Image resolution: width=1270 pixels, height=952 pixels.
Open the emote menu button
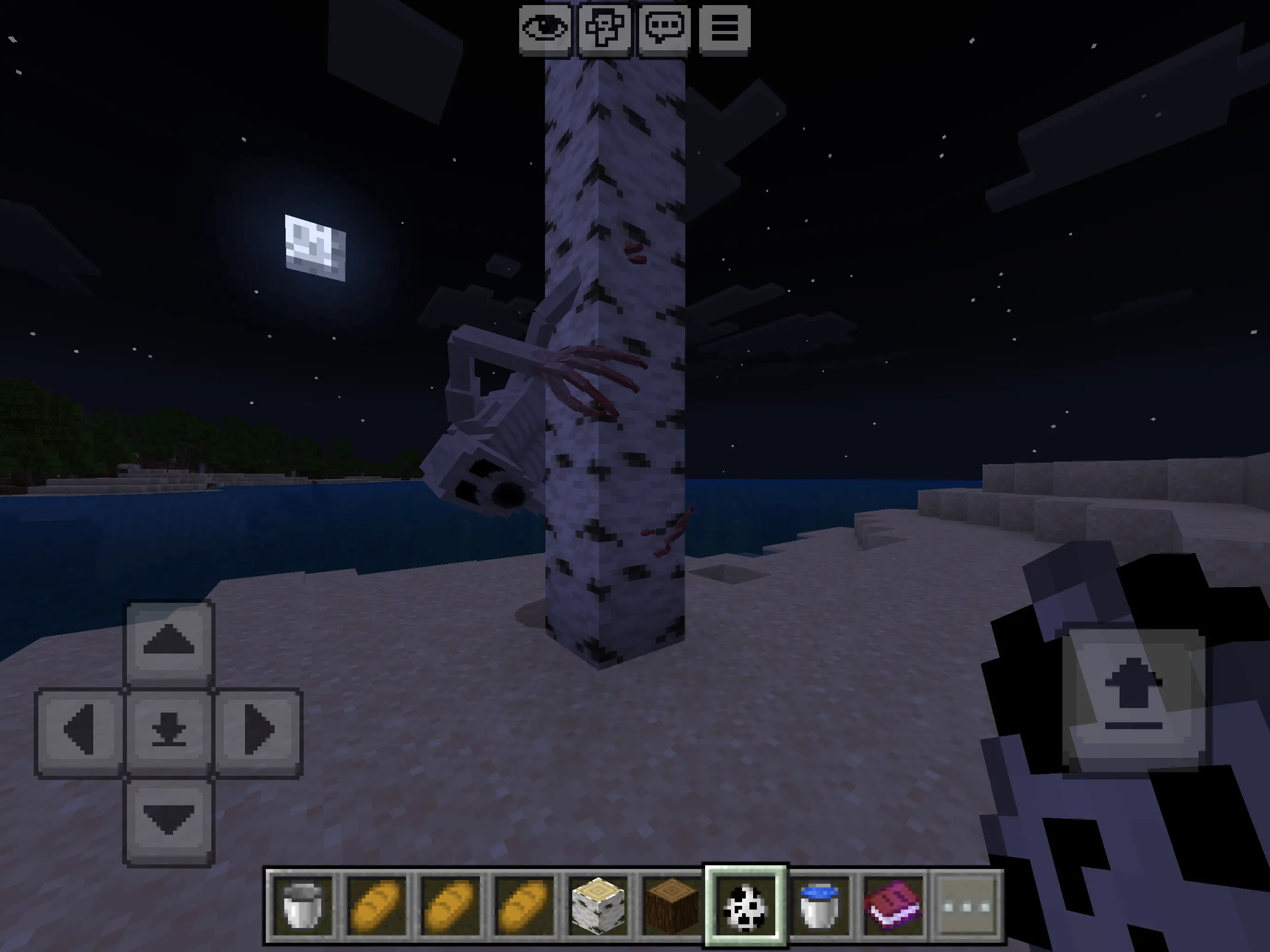pyautogui.click(x=605, y=29)
